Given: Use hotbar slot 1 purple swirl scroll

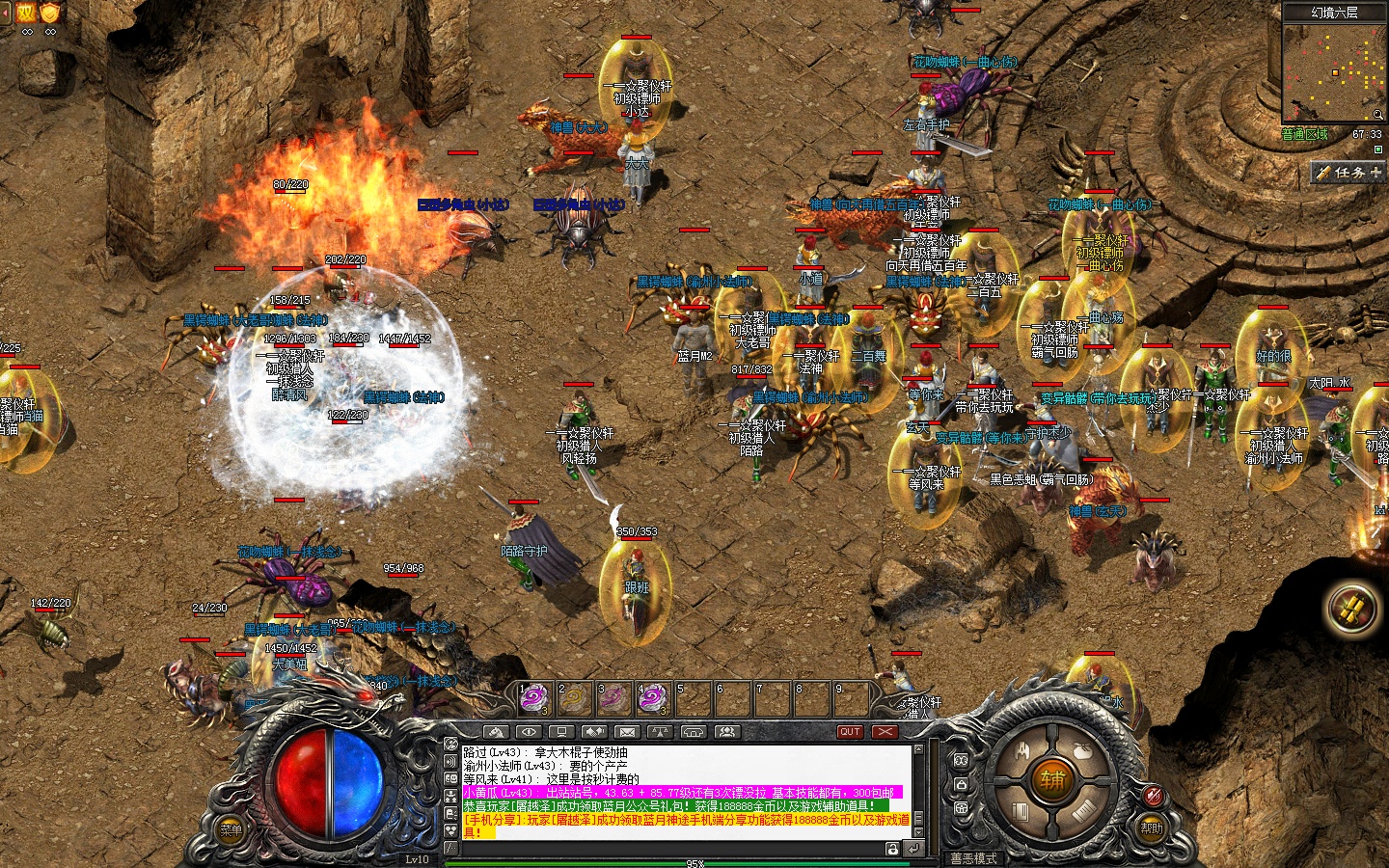Looking at the screenshot, I should pos(533,697).
